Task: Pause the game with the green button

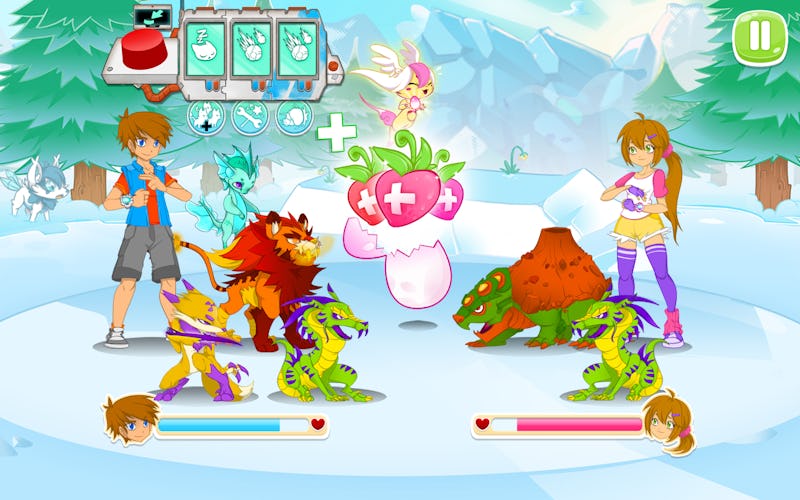Action: click(760, 37)
